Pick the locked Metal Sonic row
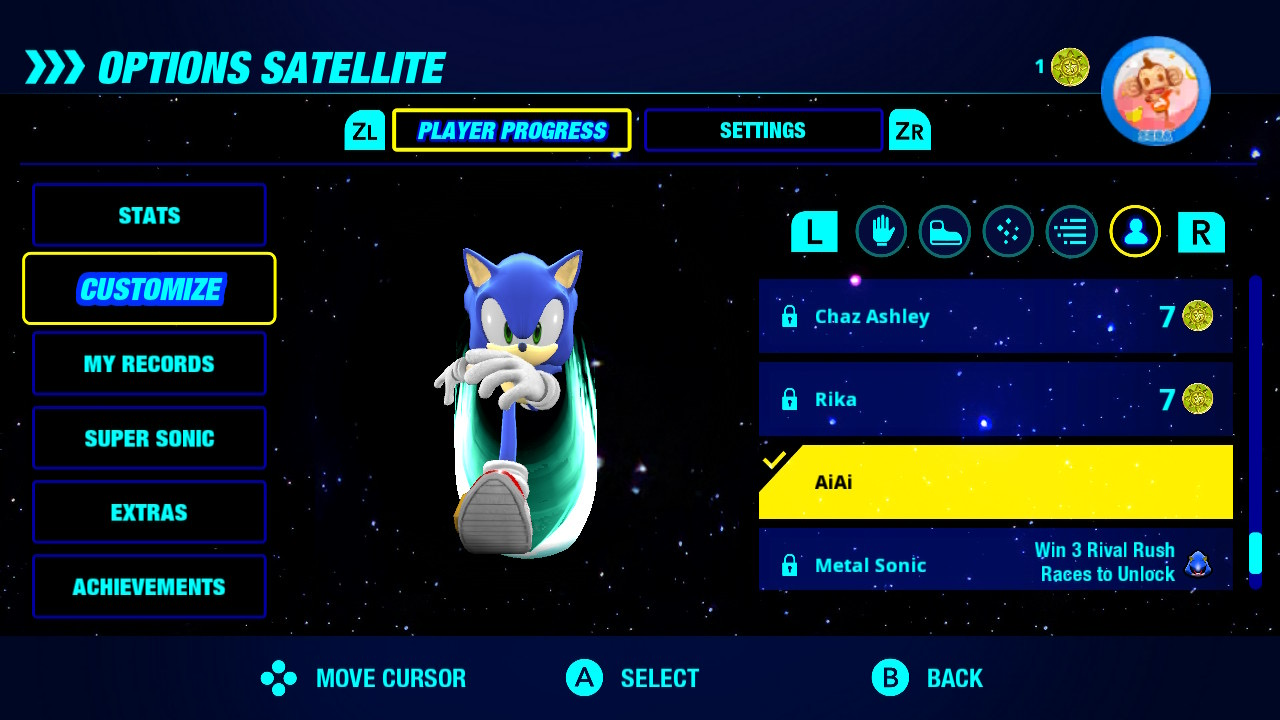 pyautogui.click(x=995, y=562)
